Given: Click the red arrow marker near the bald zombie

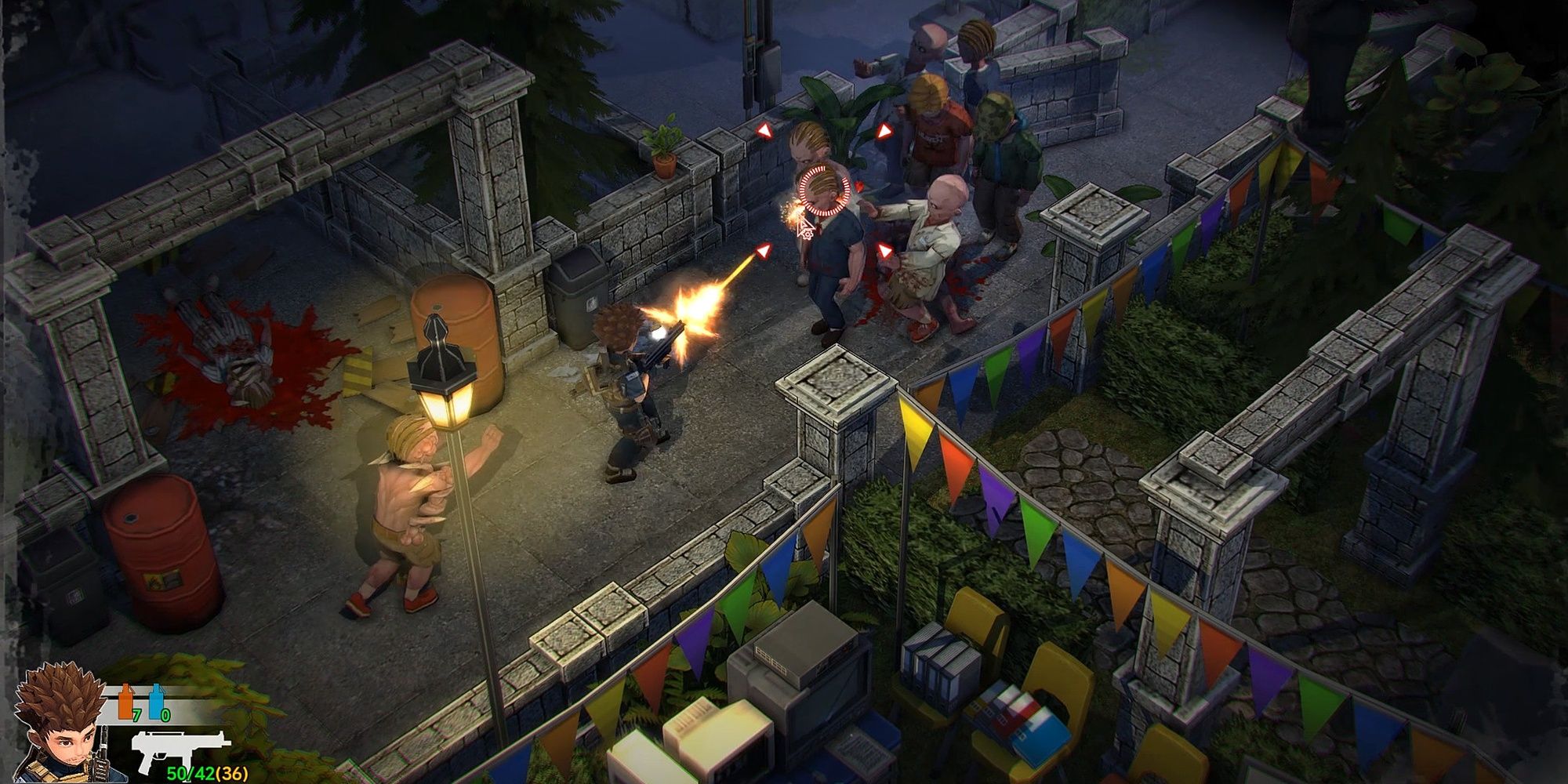Looking at the screenshot, I should 884,250.
